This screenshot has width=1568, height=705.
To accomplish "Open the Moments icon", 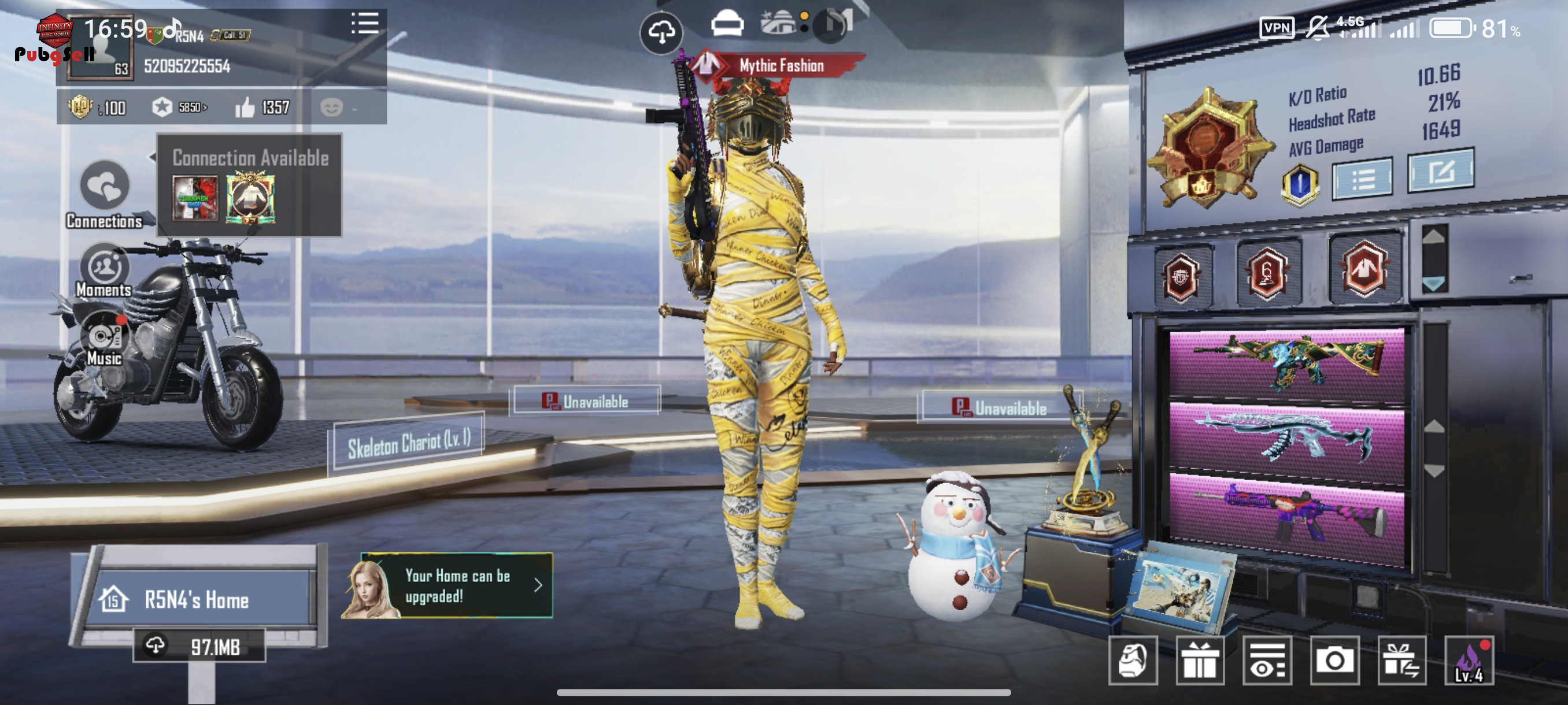I will click(x=104, y=268).
